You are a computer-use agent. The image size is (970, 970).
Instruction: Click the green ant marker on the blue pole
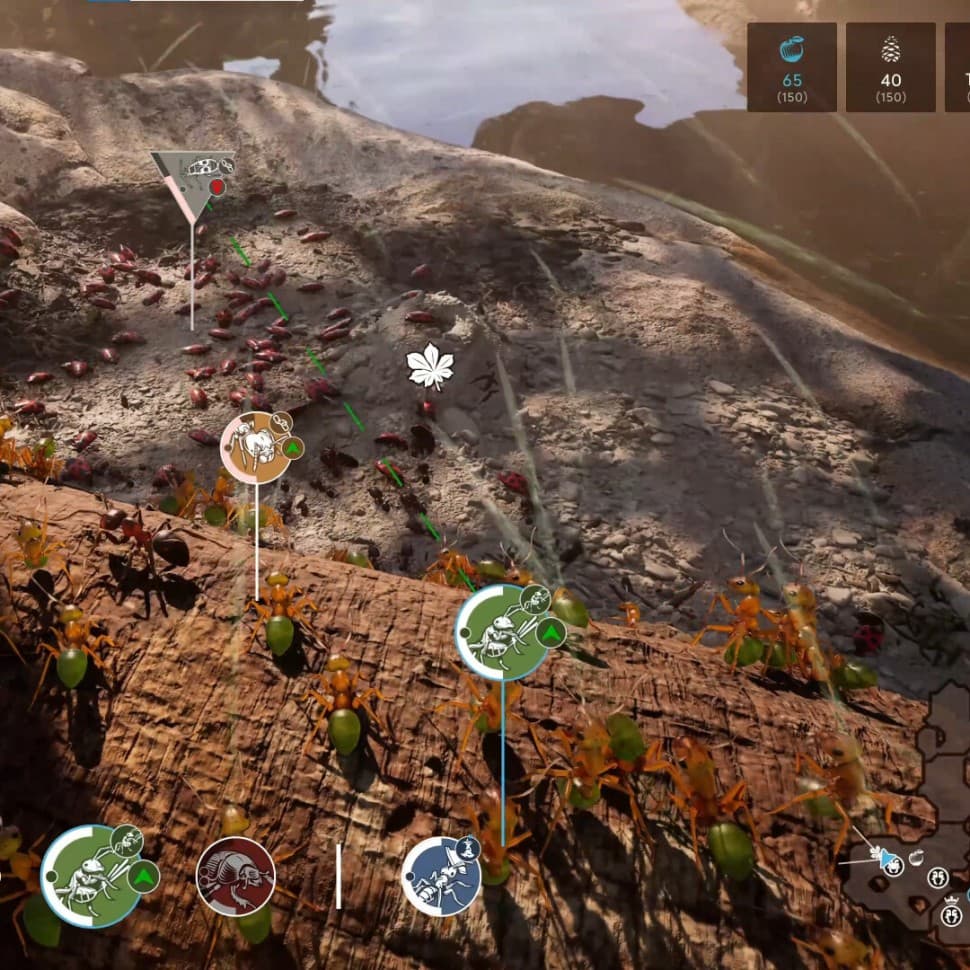tap(501, 632)
